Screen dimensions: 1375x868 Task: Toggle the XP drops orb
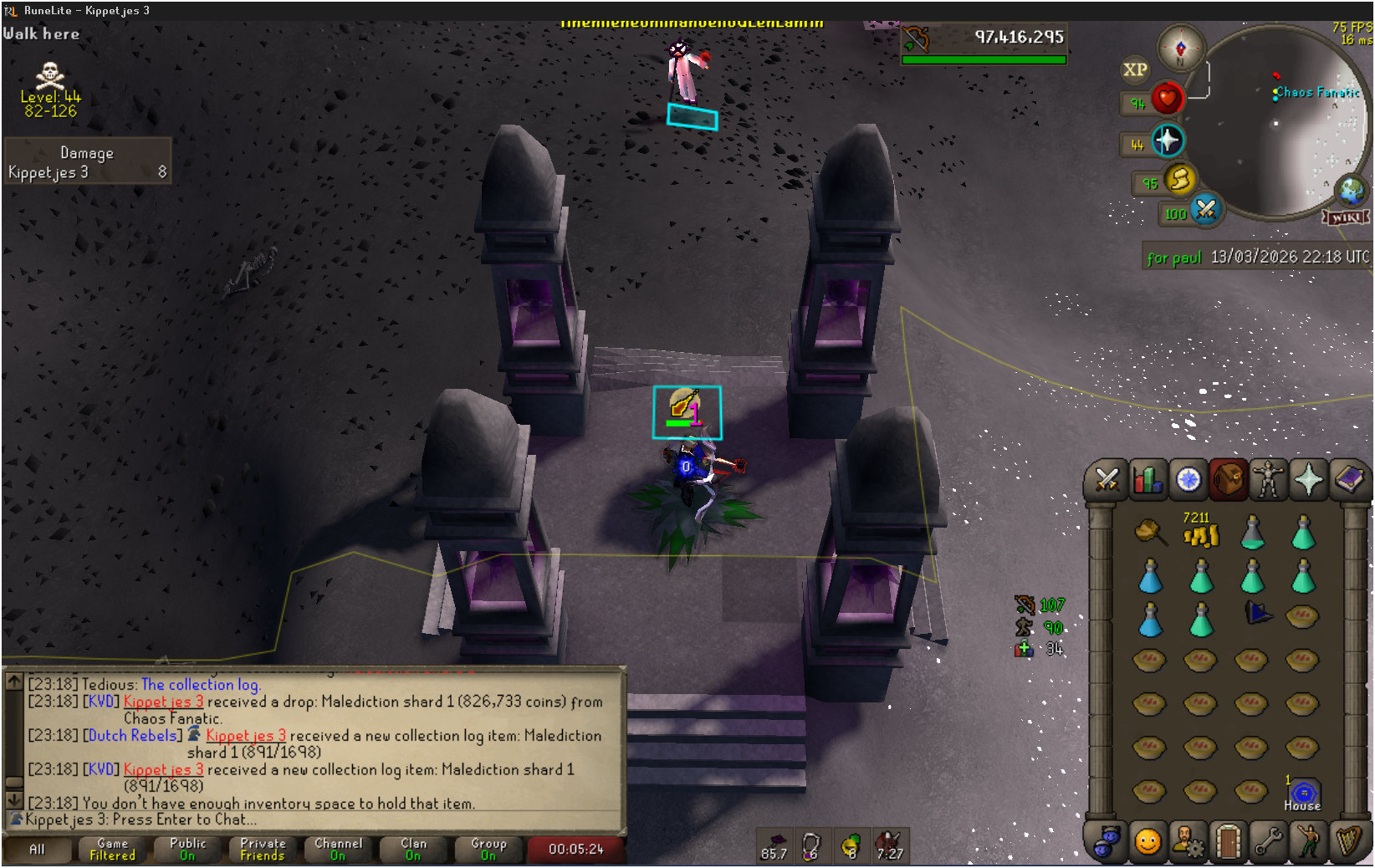[1135, 70]
